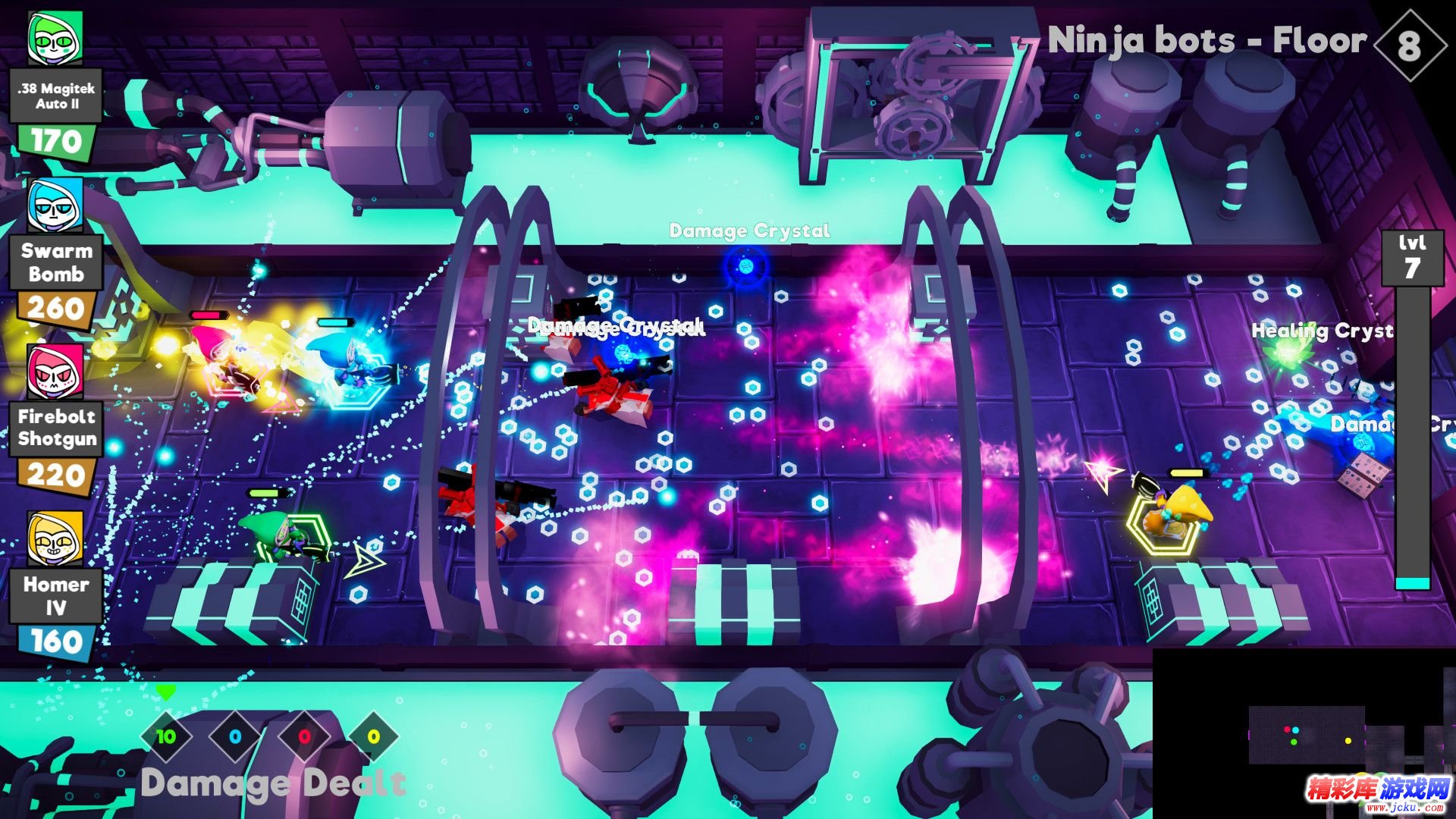Image resolution: width=1456 pixels, height=819 pixels.
Task: Click the green damage dealt diamond
Action: pyautogui.click(x=166, y=736)
